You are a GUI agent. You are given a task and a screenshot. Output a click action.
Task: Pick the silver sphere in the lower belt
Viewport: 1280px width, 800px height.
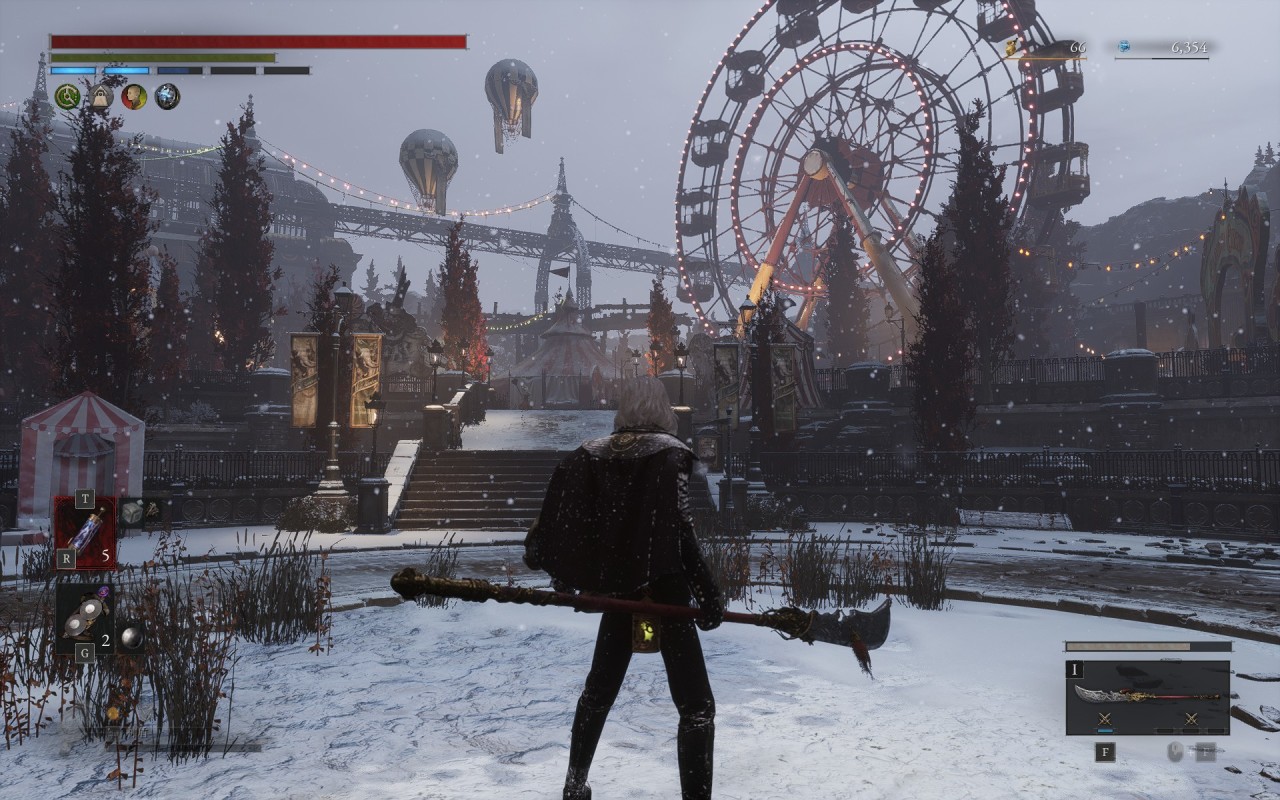click(131, 637)
